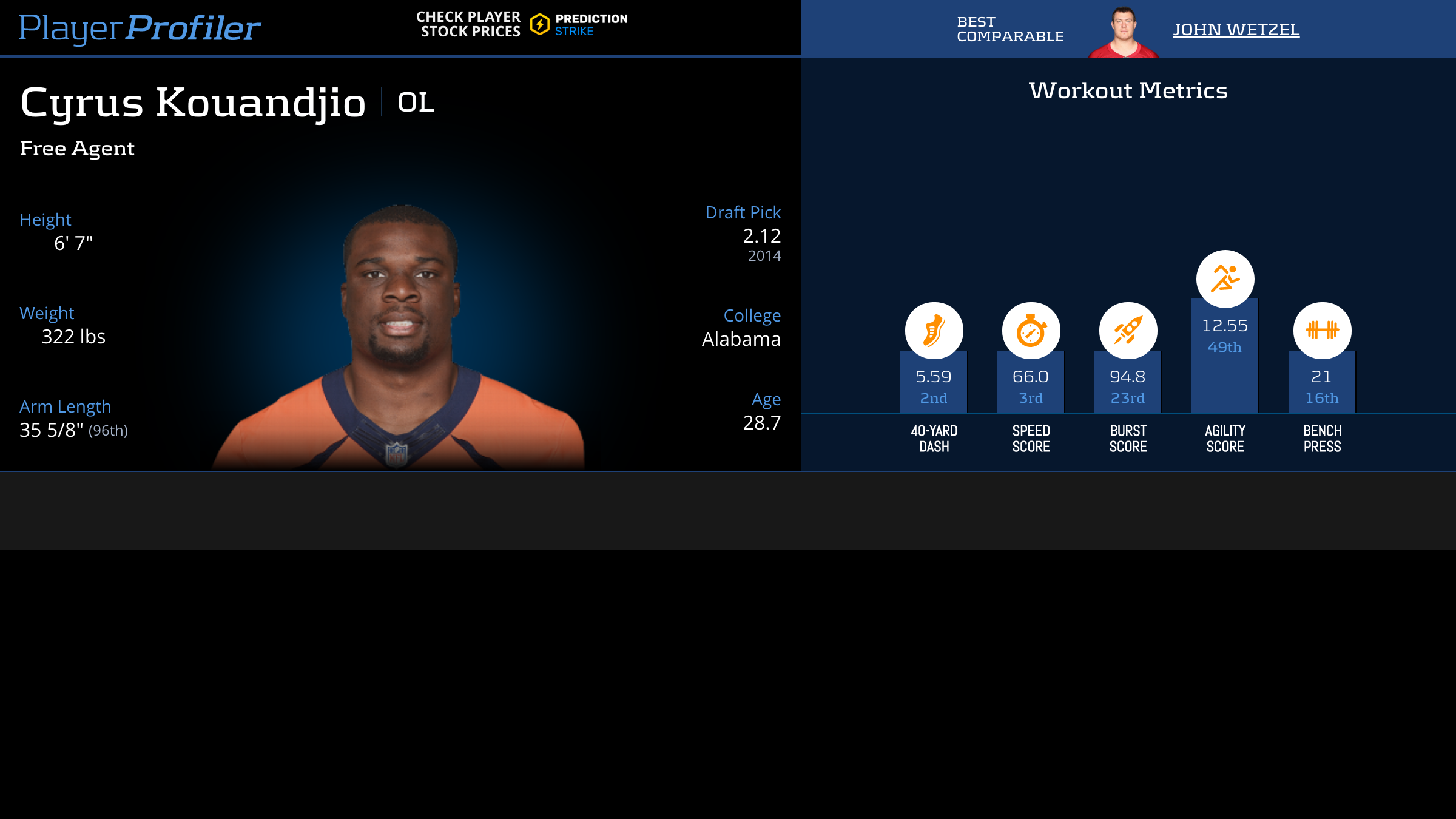This screenshot has height=819, width=1456.
Task: Select the Agility Score runner icon
Action: tap(1225, 278)
